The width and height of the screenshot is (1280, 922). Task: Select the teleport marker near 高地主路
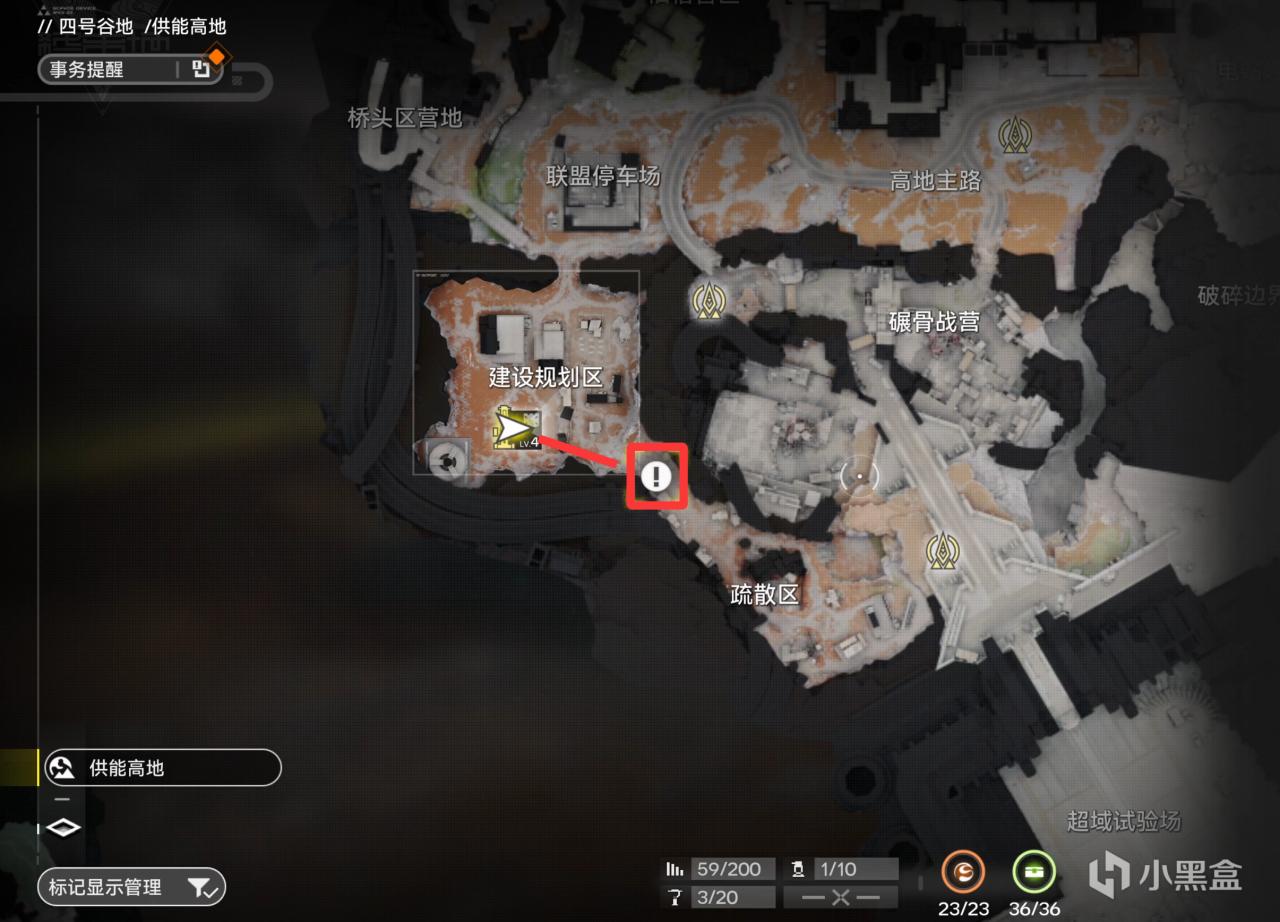(1016, 134)
